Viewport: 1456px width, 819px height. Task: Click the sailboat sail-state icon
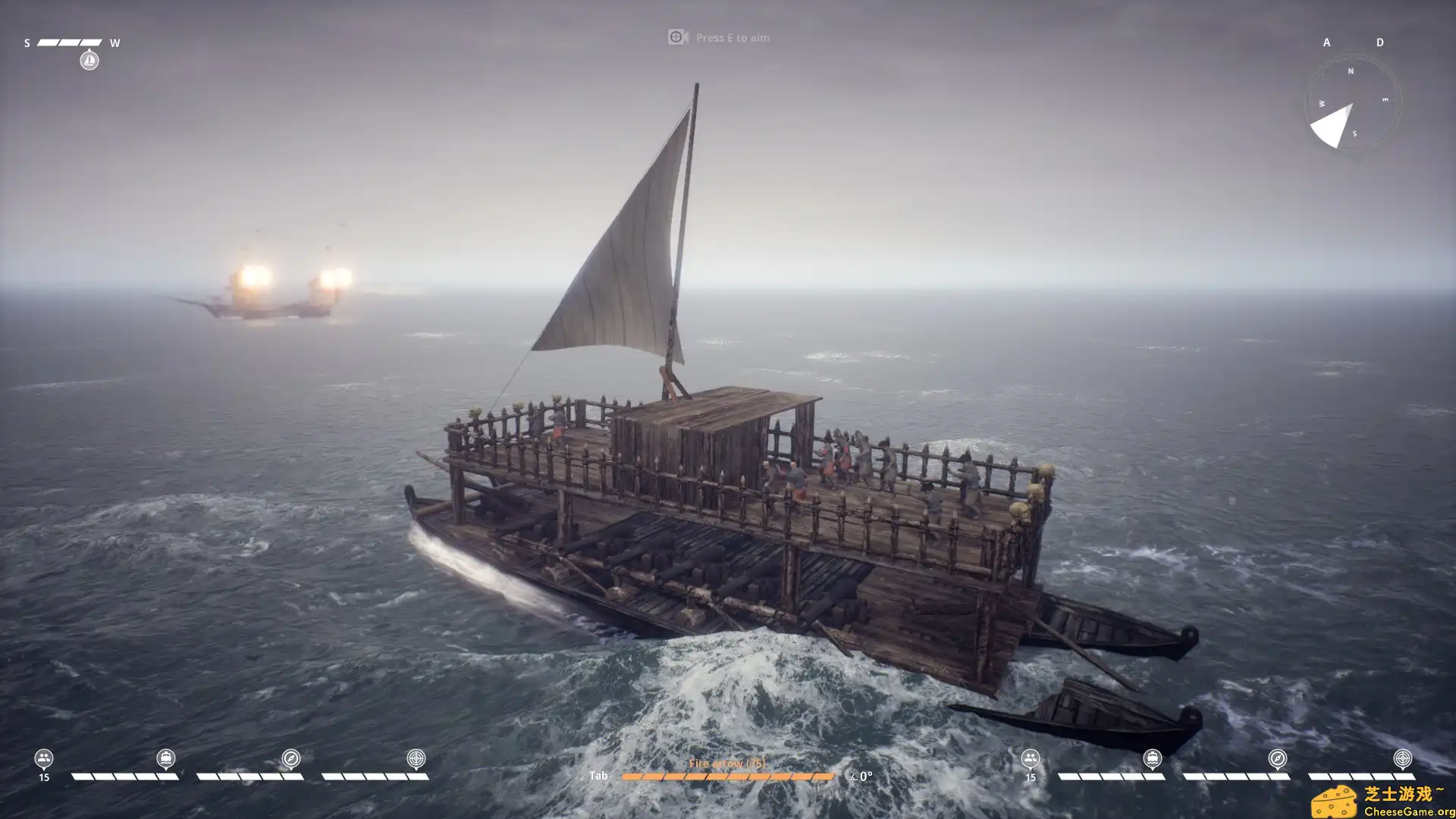tap(89, 60)
